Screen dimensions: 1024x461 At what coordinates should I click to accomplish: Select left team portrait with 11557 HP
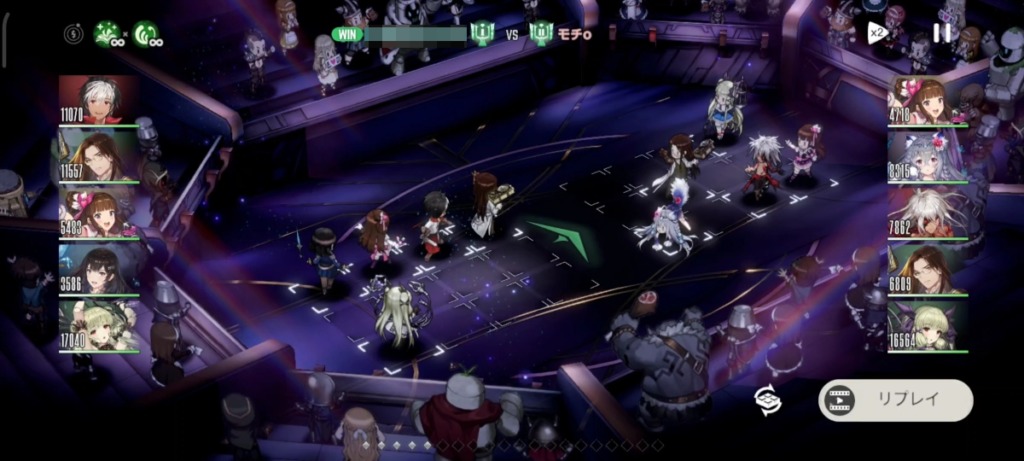coord(98,156)
